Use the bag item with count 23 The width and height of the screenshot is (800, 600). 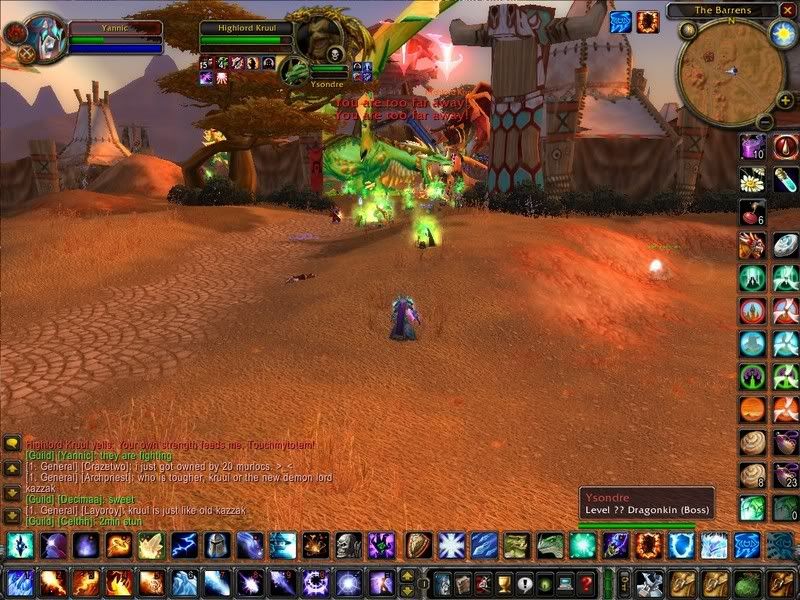click(x=784, y=475)
